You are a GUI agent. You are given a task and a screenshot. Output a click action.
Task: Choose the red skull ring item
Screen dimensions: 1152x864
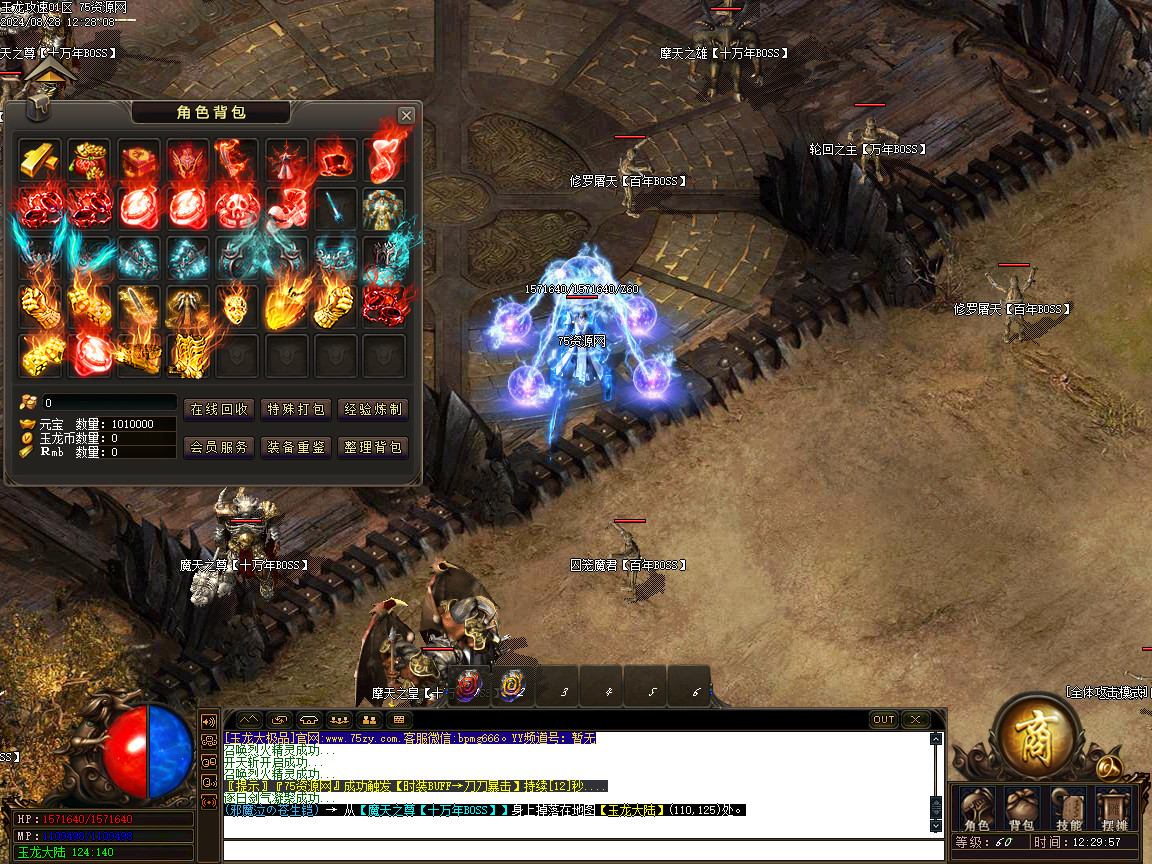point(237,209)
